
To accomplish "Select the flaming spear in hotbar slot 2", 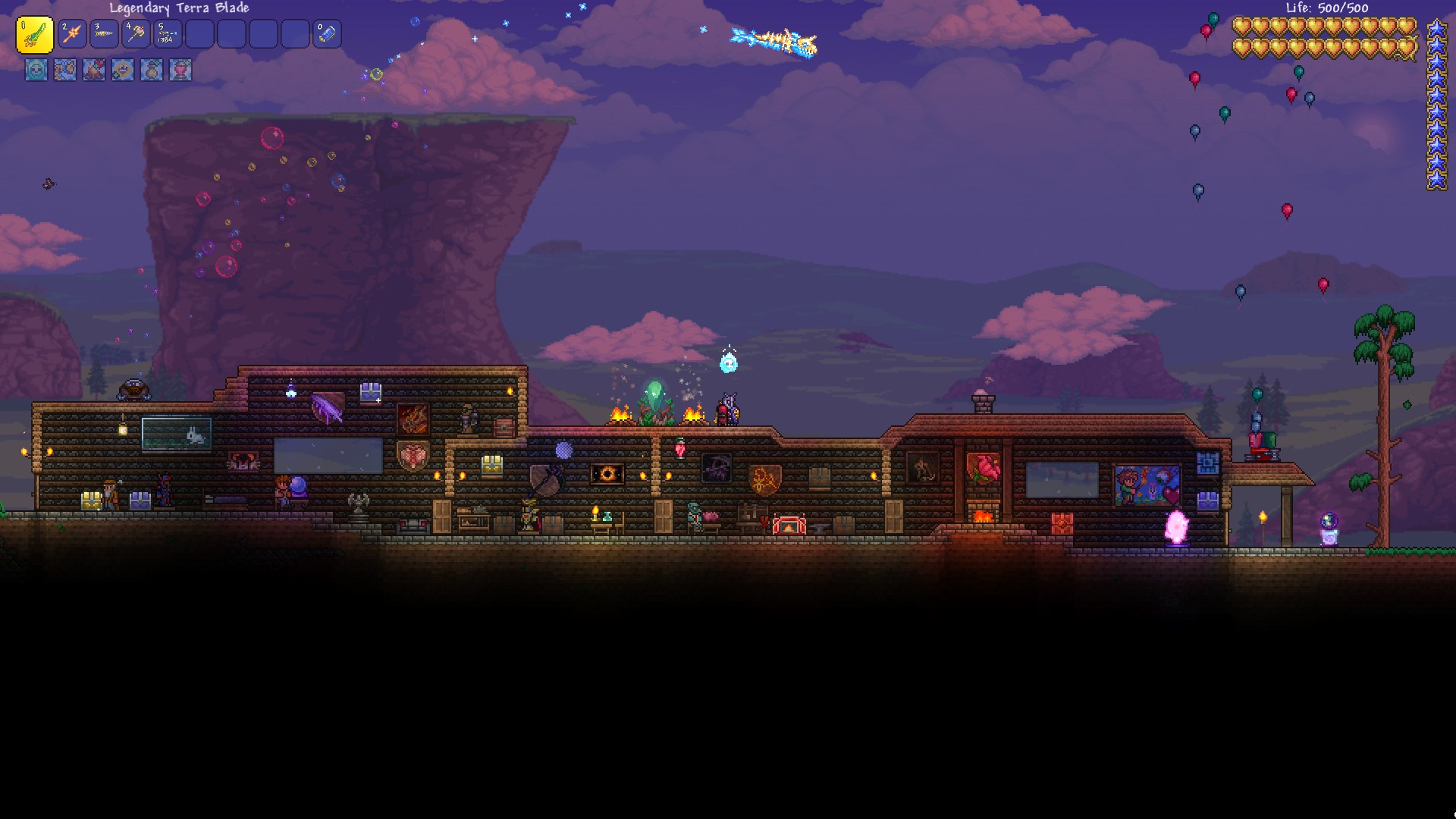I will [x=71, y=35].
